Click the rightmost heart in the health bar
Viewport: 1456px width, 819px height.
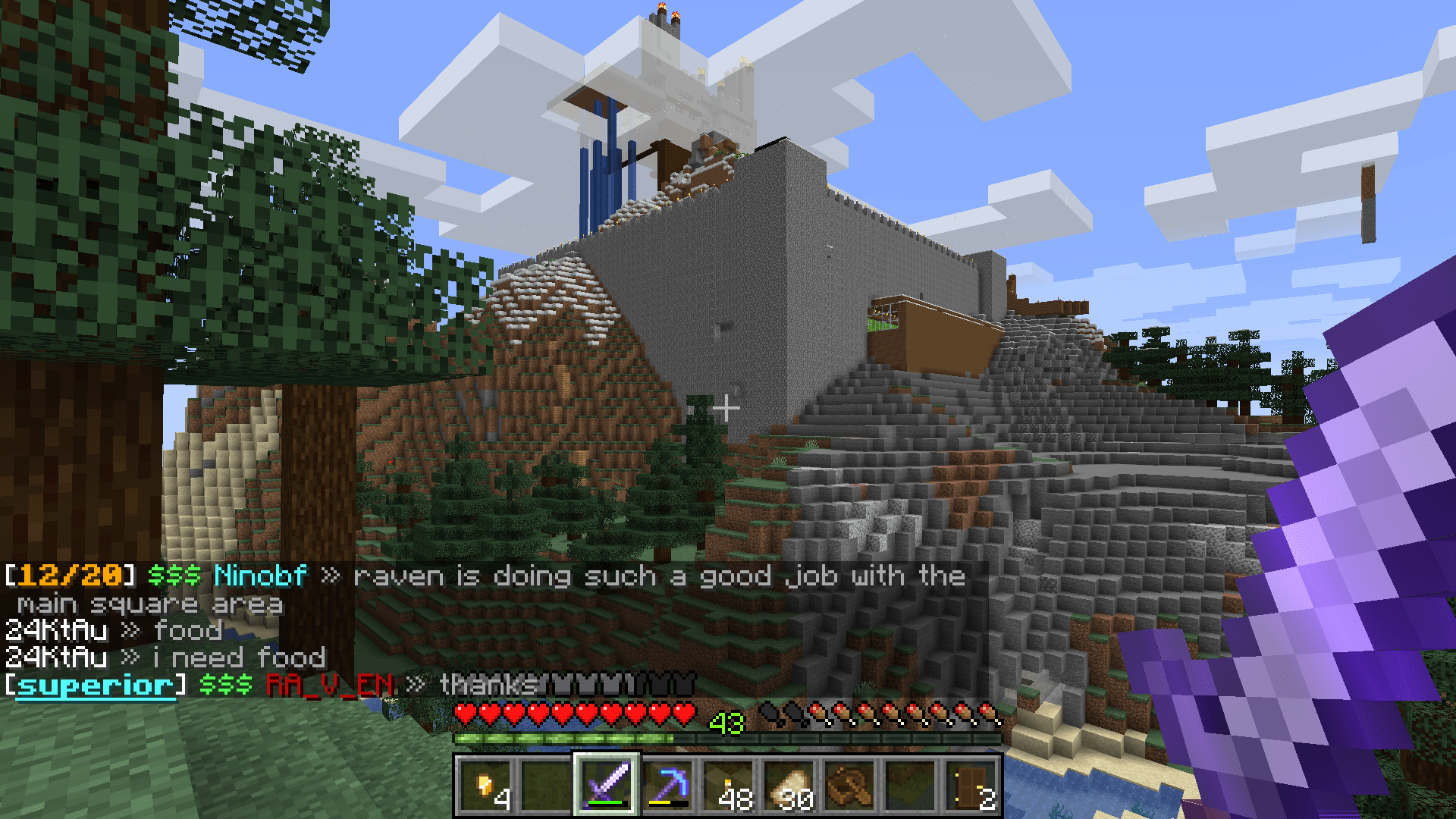click(x=686, y=711)
